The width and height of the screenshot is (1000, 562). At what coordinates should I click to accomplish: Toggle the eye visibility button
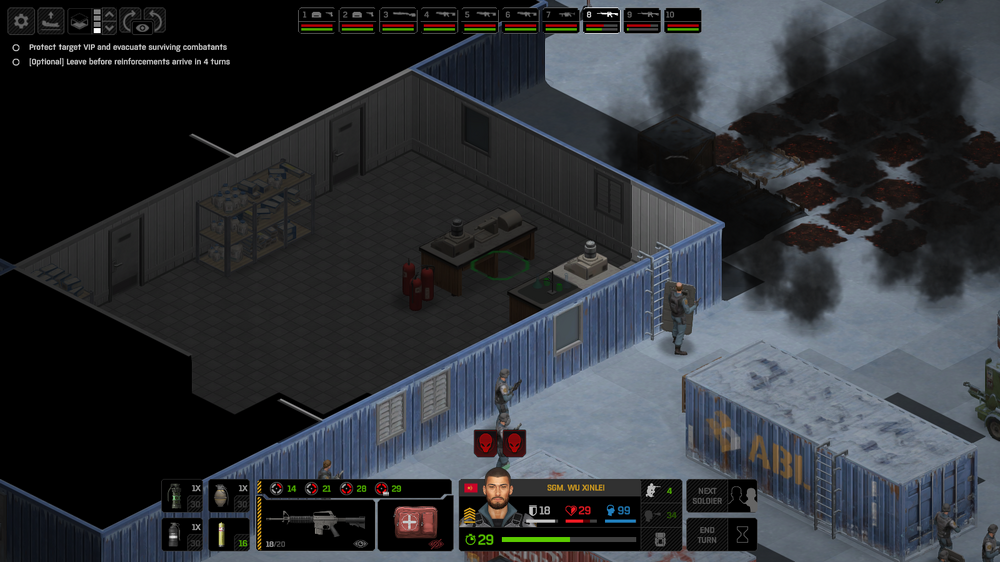142,27
